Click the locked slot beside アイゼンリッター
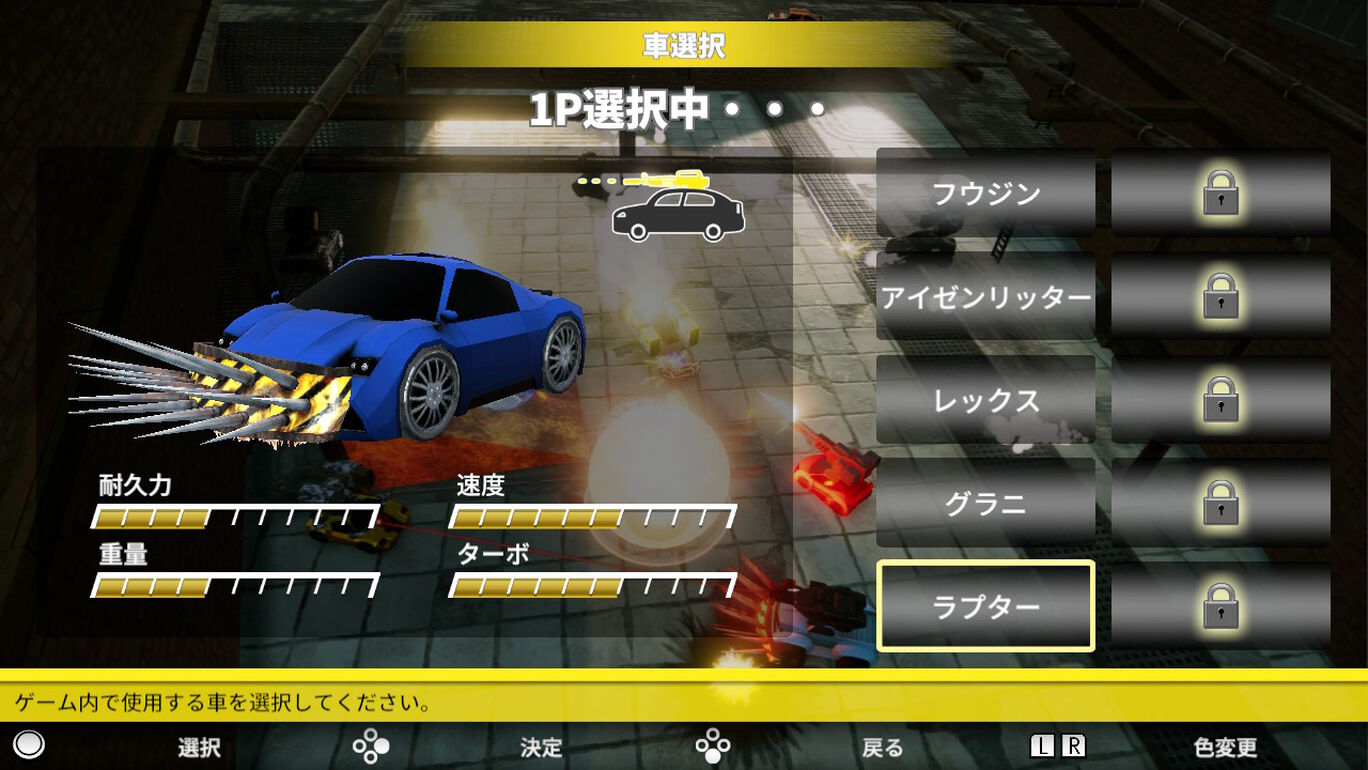Viewport: 1368px width, 770px height. [1220, 297]
